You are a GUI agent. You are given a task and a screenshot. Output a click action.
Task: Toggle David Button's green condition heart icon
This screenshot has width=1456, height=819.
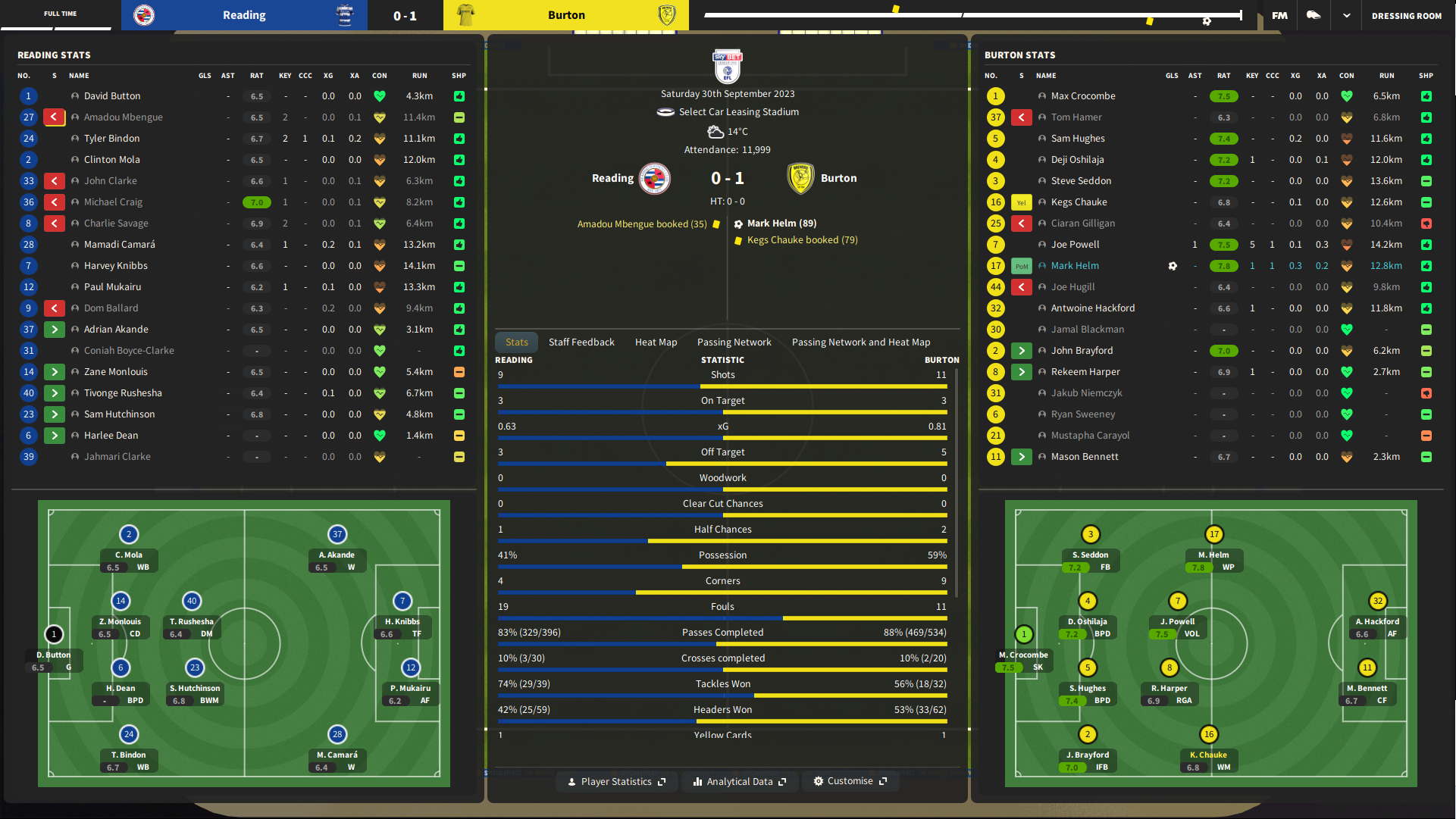379,96
